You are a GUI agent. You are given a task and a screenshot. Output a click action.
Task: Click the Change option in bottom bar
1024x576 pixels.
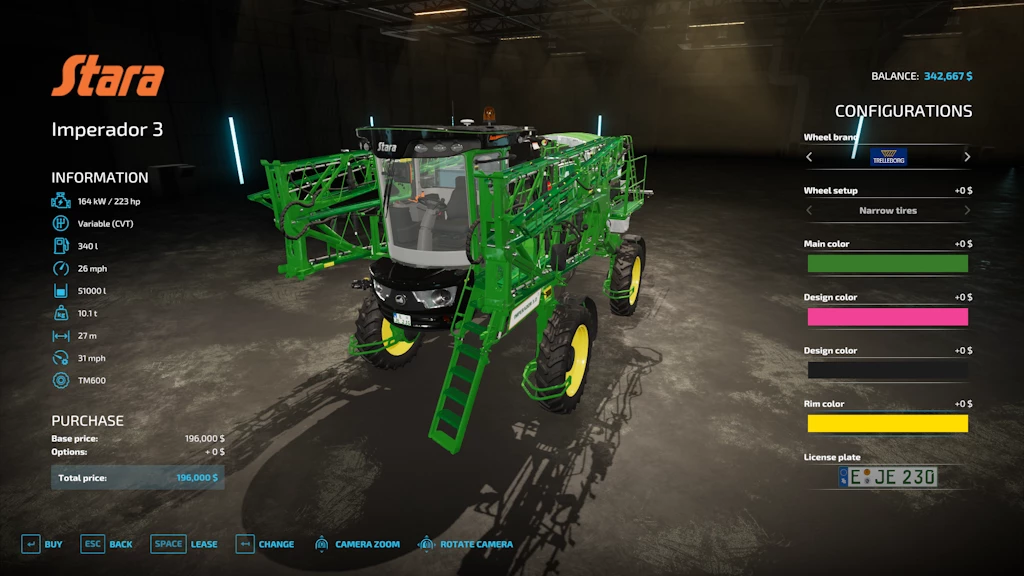coord(265,544)
